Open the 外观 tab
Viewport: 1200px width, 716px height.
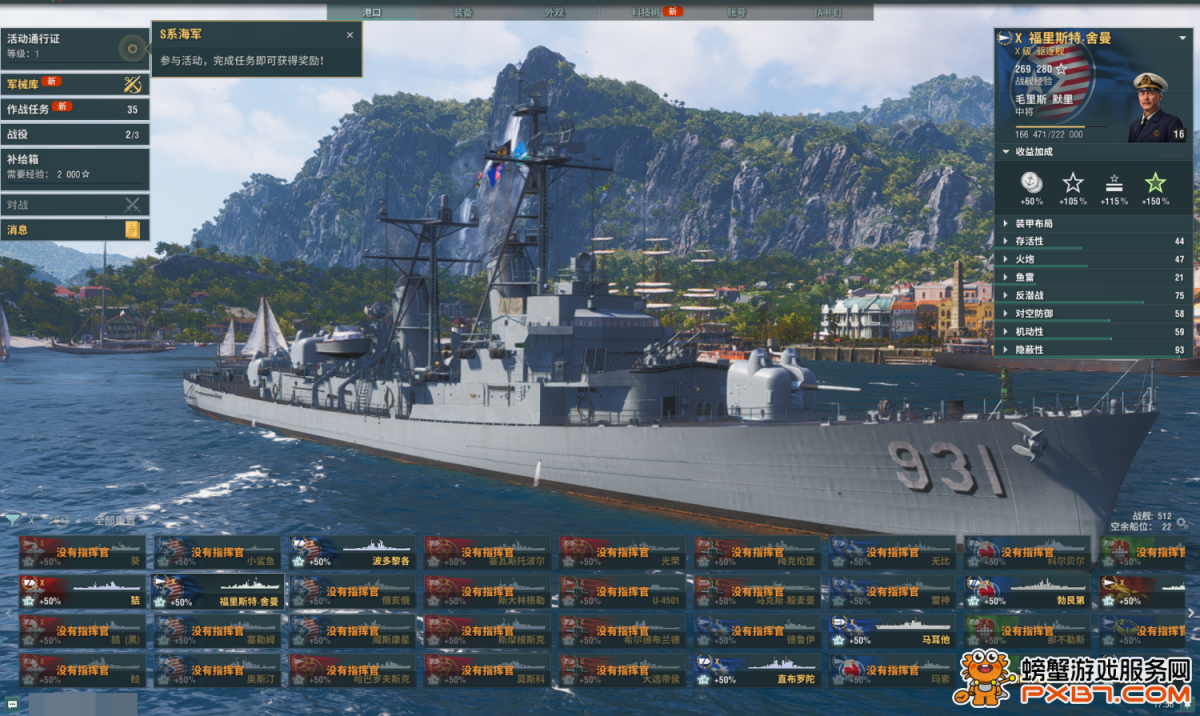point(554,12)
